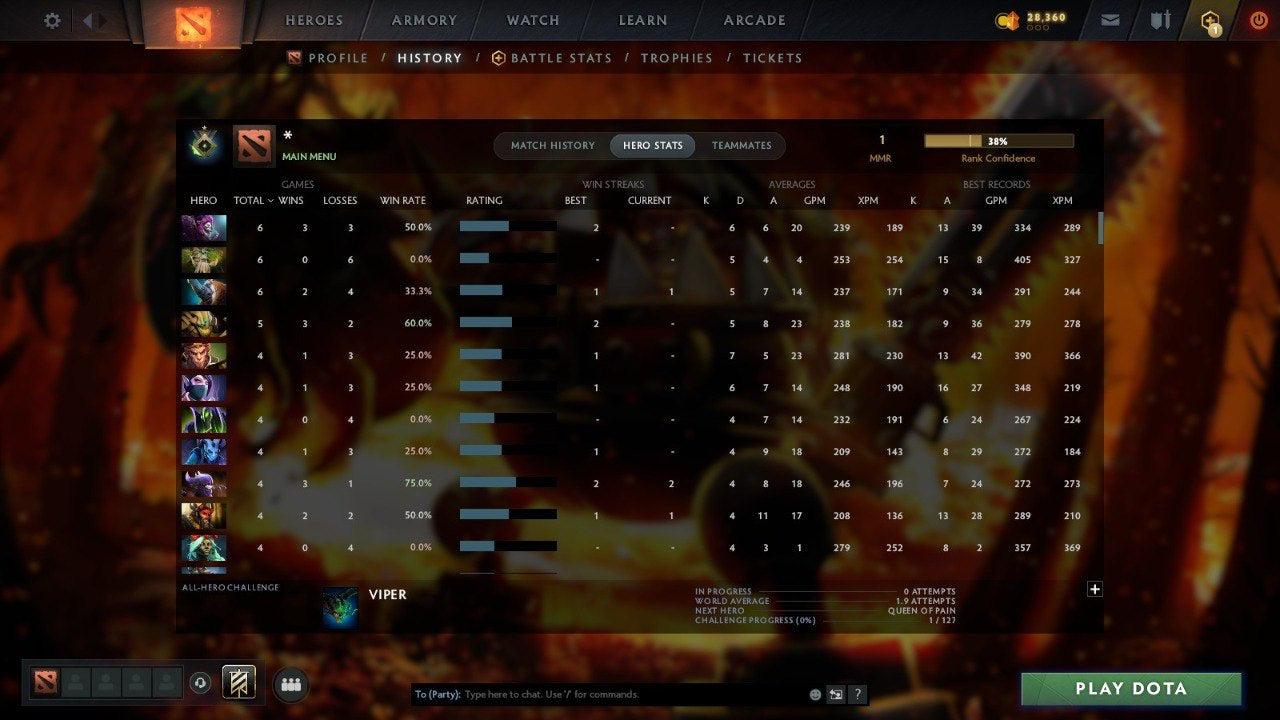The width and height of the screenshot is (1280, 720).
Task: Click the chat input field
Action: click(x=600, y=693)
